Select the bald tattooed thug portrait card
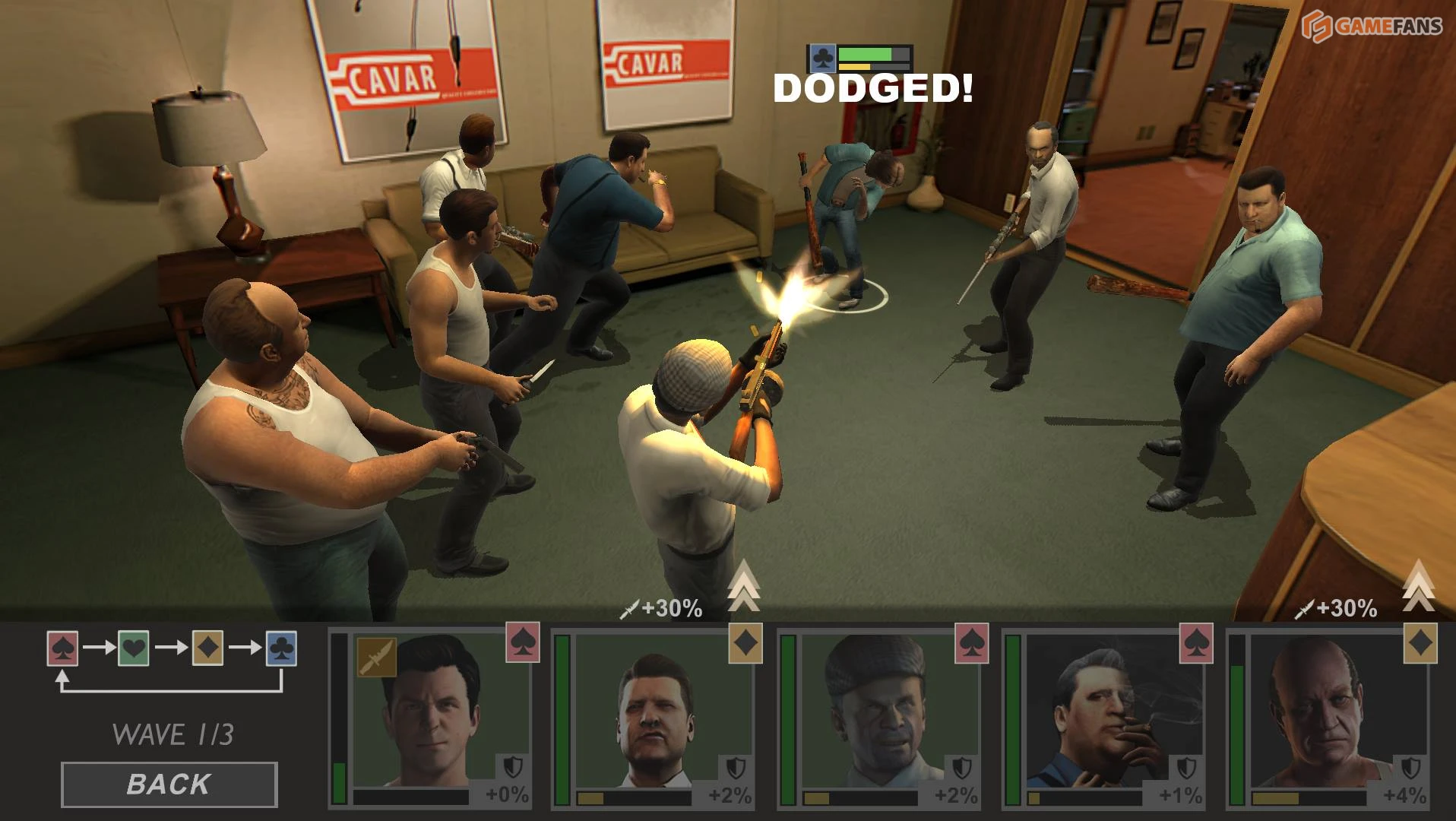The width and height of the screenshot is (1456, 821). tap(1330, 715)
